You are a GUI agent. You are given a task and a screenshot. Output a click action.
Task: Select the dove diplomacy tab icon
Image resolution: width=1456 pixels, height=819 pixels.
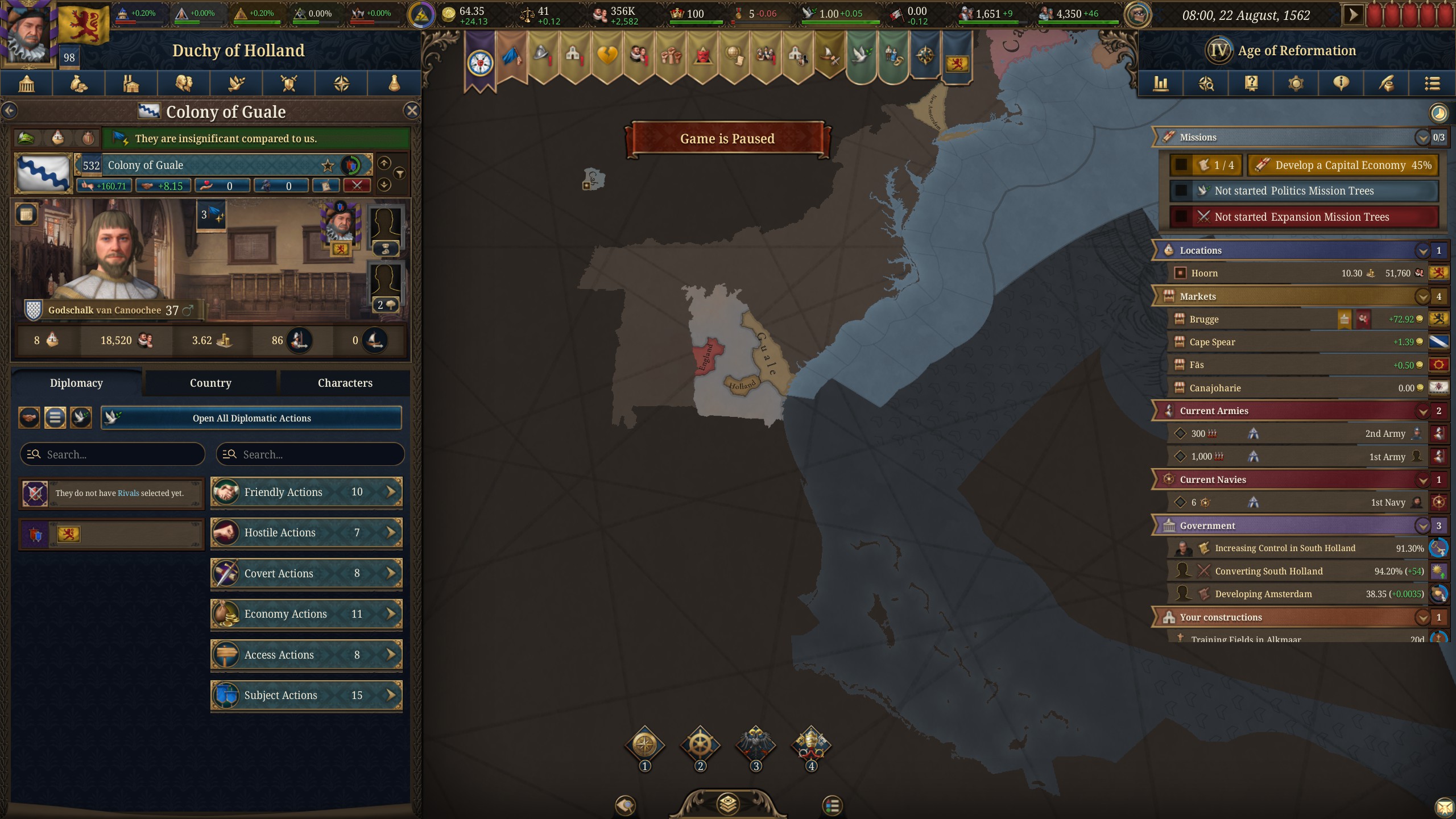pos(236,84)
